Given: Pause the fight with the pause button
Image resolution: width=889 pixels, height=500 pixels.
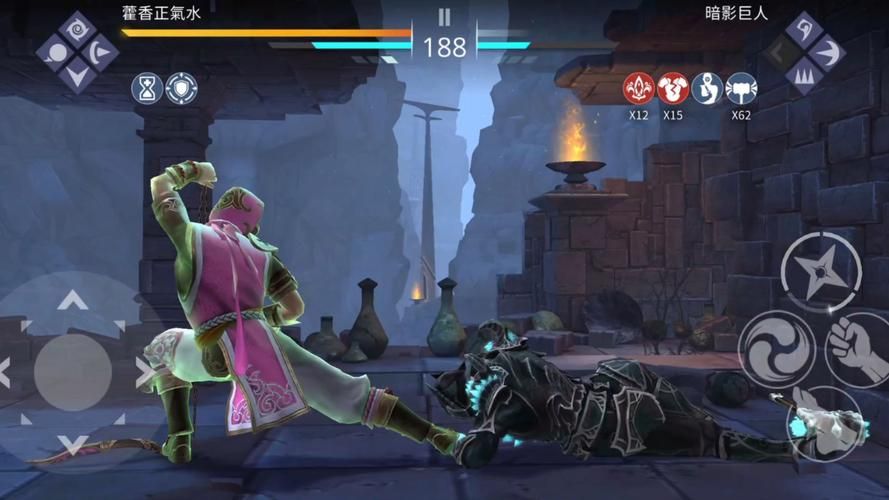Looking at the screenshot, I should pos(444,17).
